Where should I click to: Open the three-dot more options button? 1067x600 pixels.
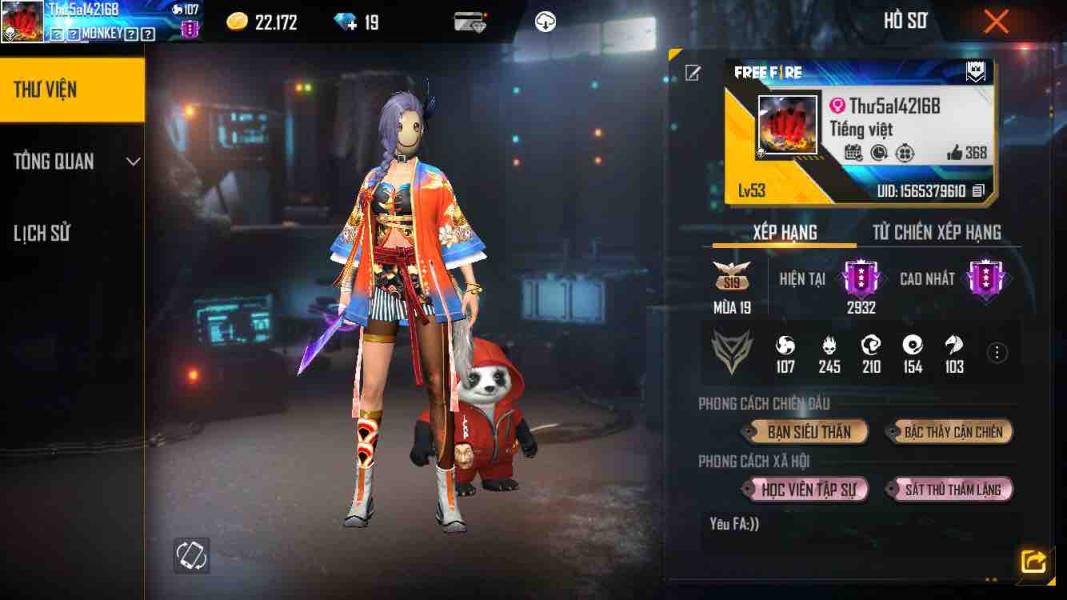(x=997, y=352)
